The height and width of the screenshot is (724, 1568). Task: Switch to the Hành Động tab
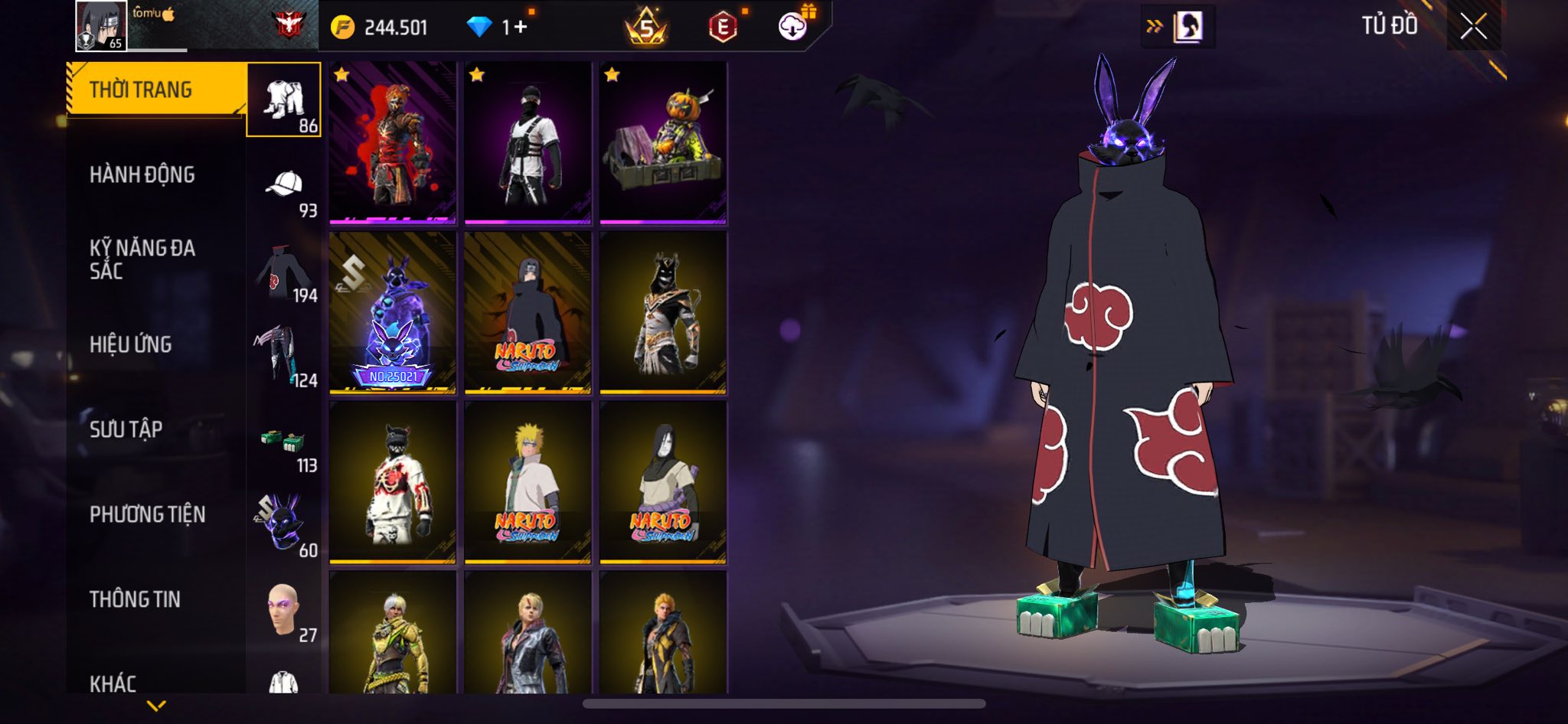[x=142, y=174]
